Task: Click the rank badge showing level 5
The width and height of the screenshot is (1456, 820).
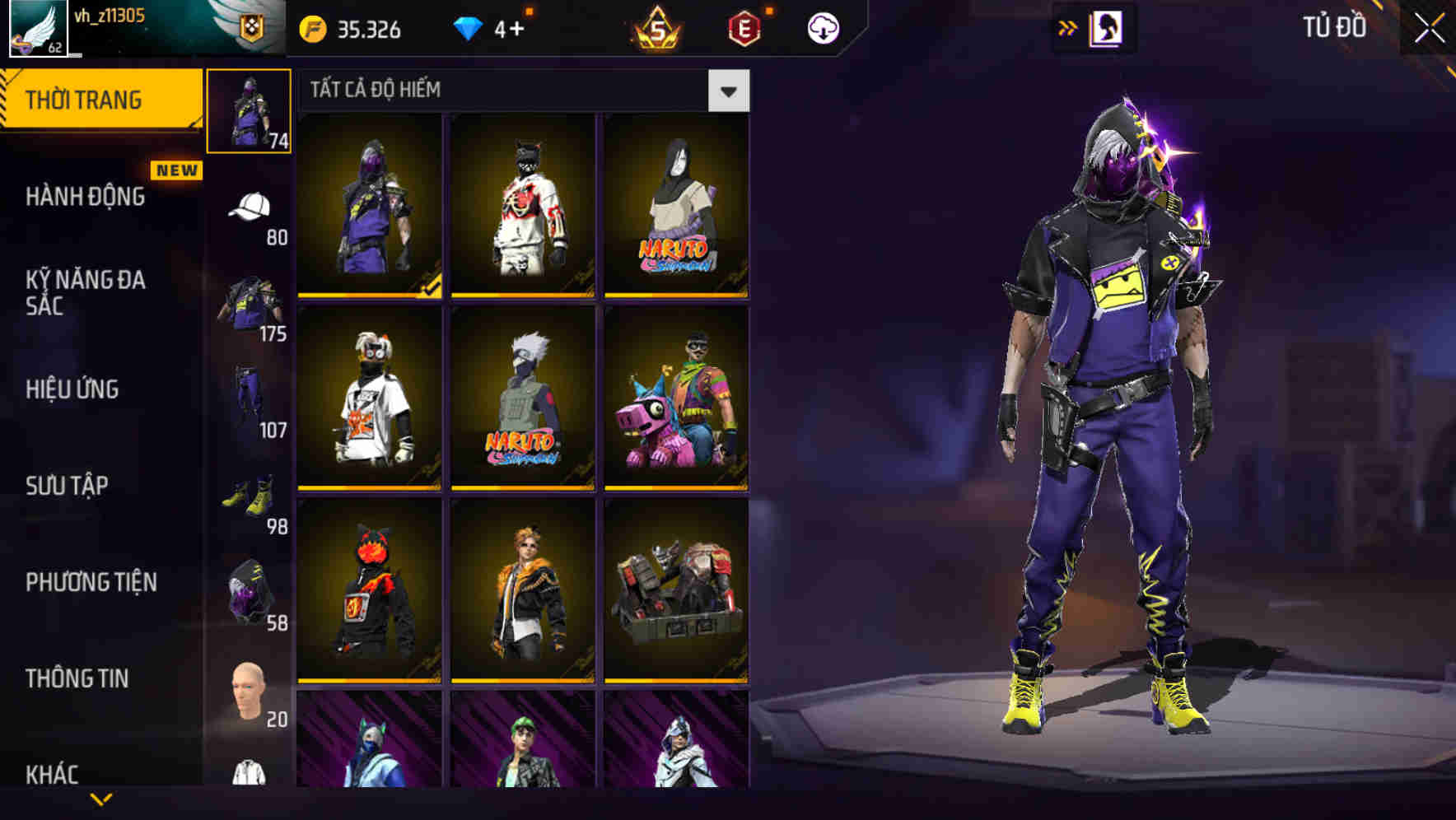Action: tap(659, 27)
